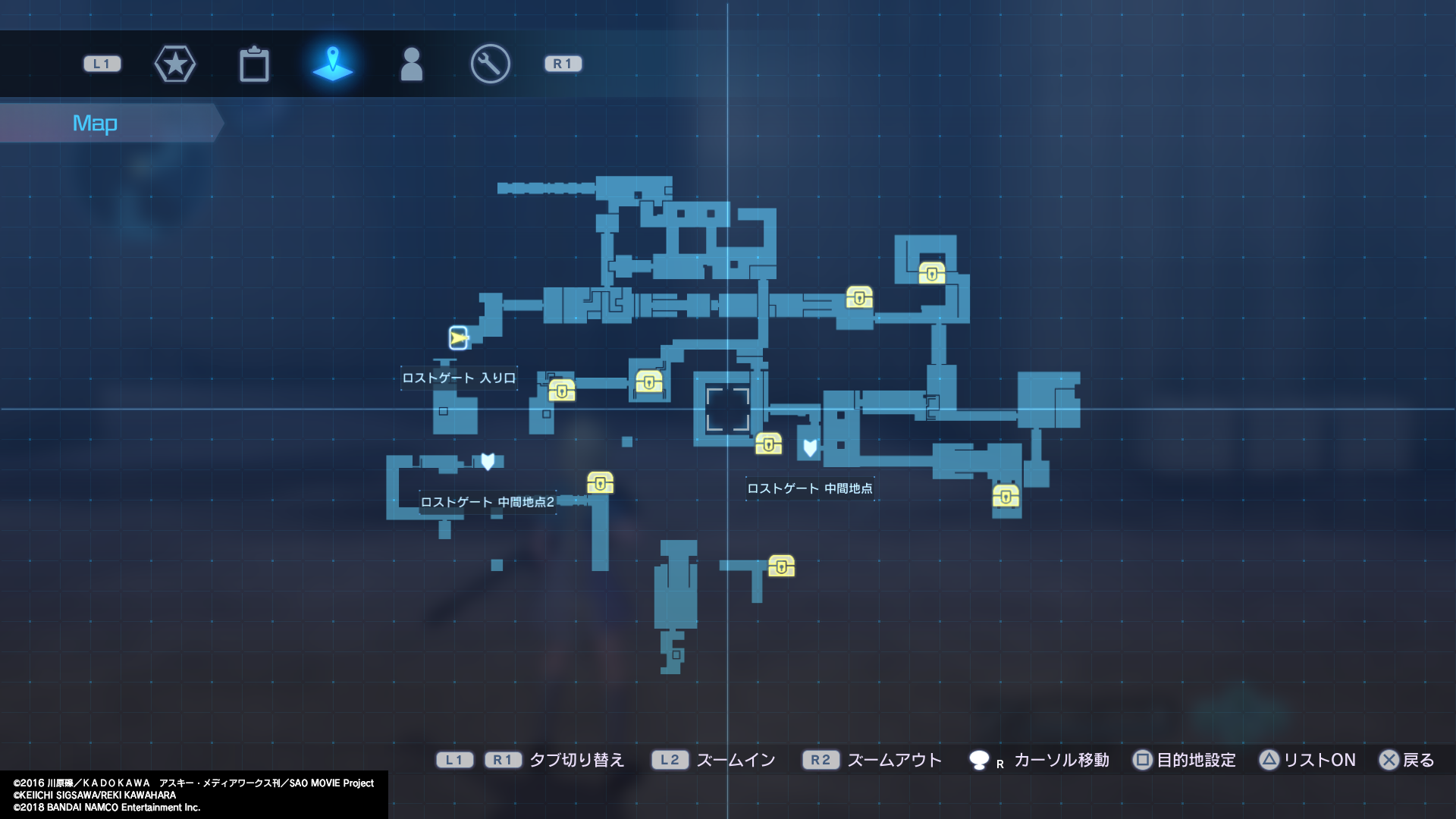
Task: Select the star-shaped skills tab icon
Action: [x=175, y=64]
